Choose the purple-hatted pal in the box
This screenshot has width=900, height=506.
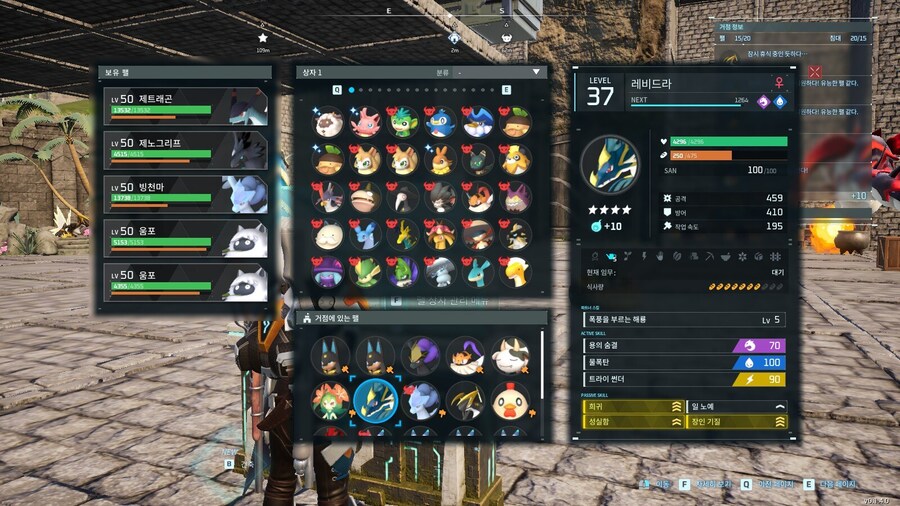329,271
